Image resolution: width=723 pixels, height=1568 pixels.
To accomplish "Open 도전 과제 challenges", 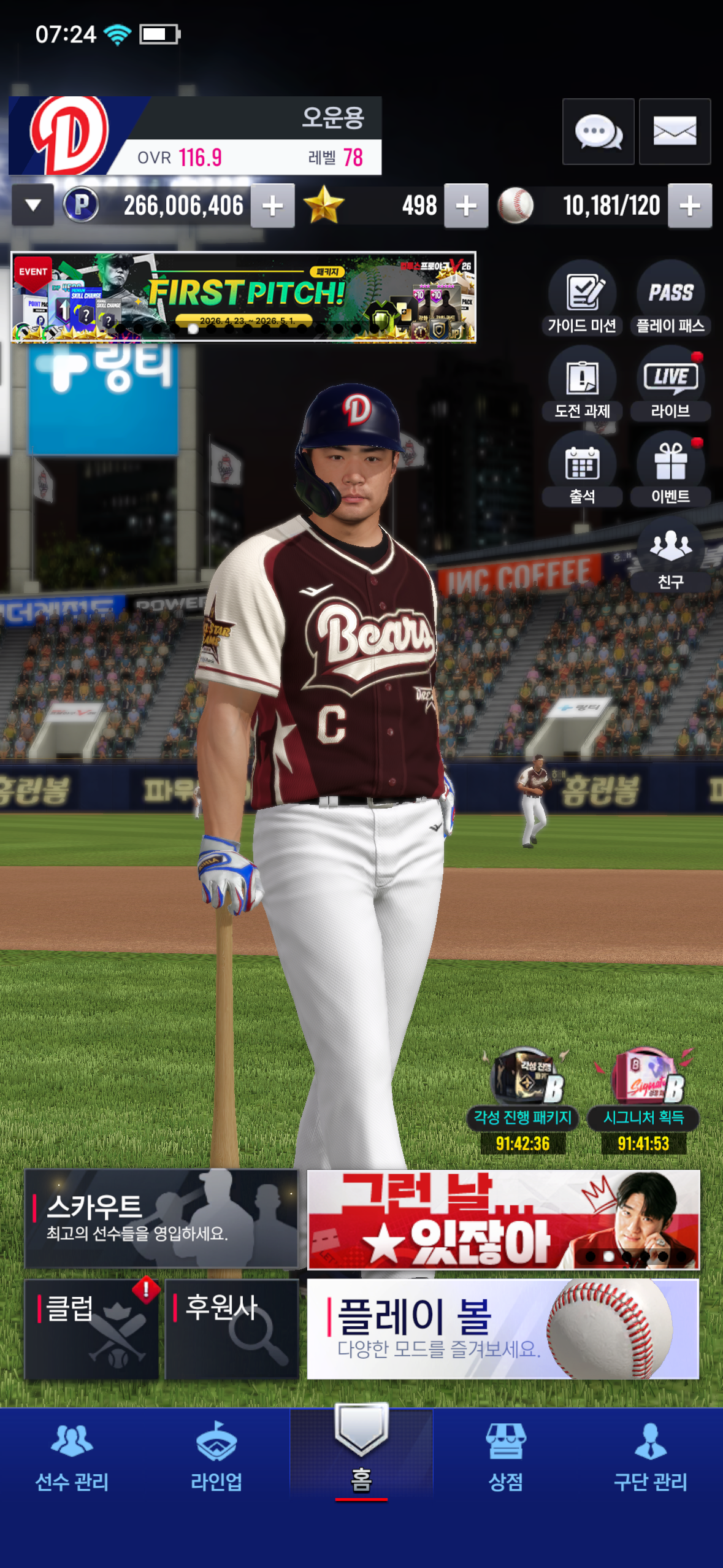I will coord(582,385).
